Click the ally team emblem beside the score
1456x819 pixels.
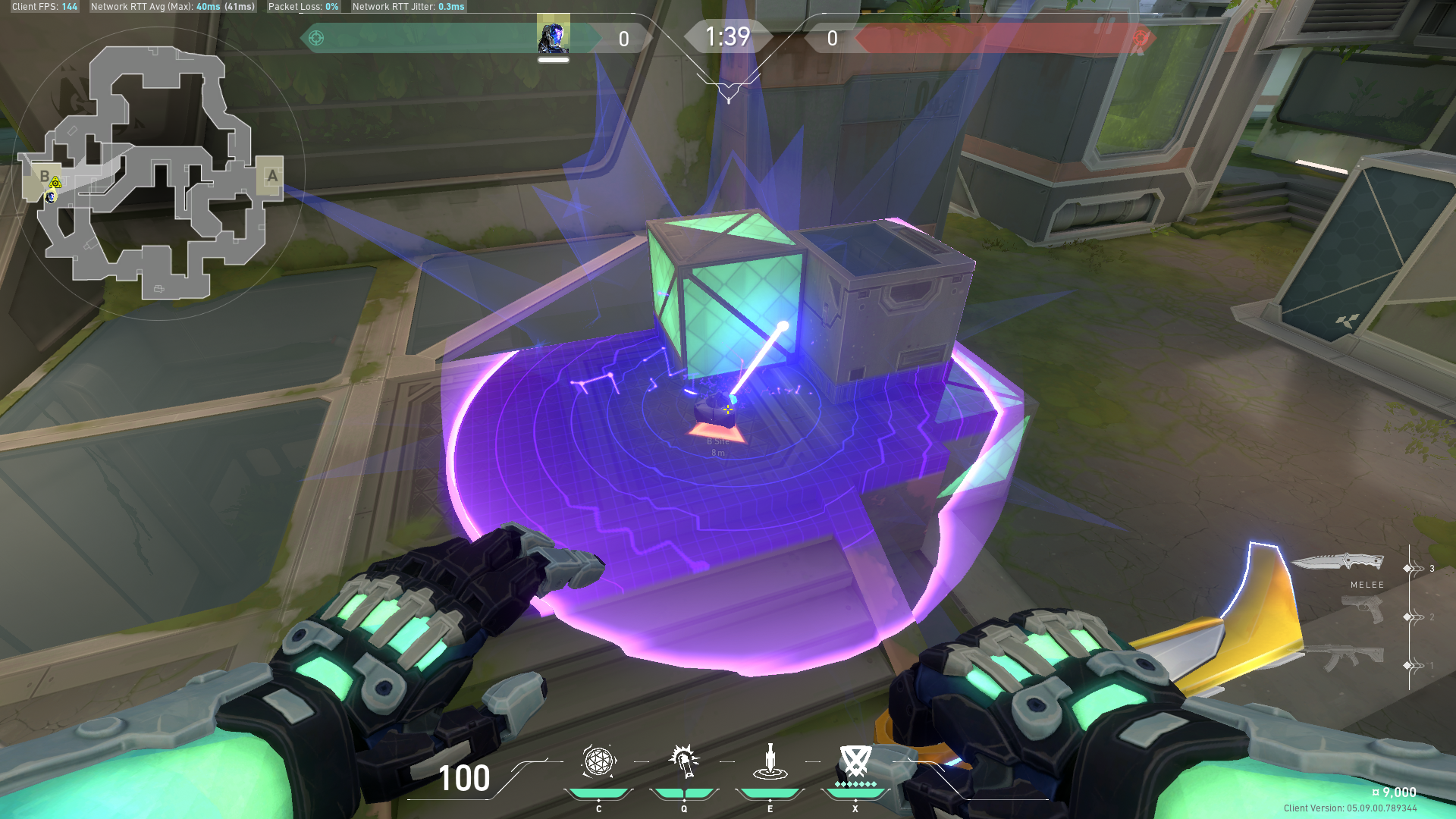point(318,36)
